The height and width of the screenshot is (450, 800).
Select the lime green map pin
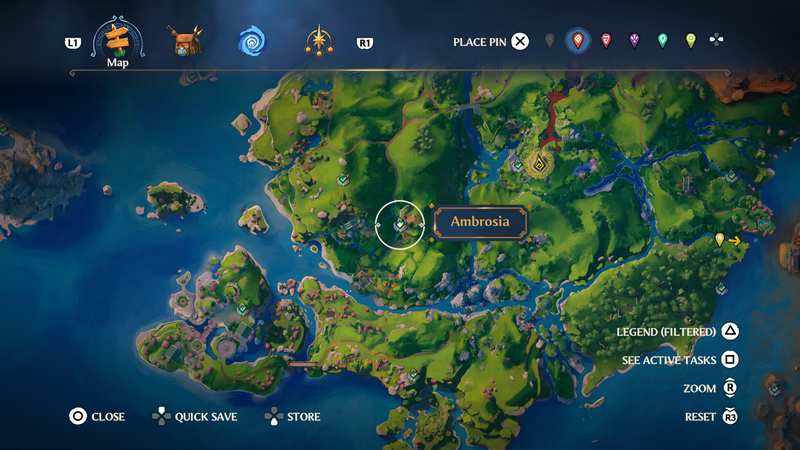coord(690,41)
